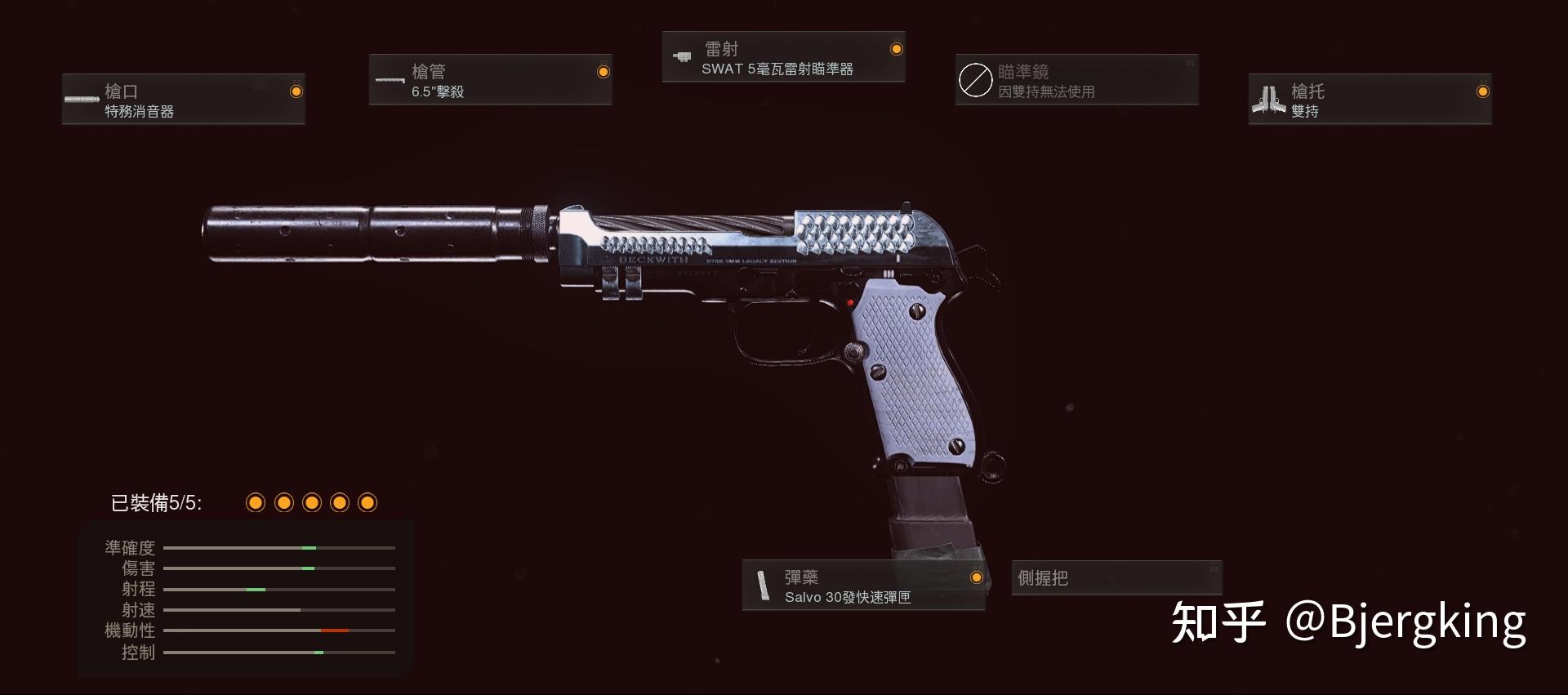Click the disabled 瞄準鏡 optic slot
This screenshot has height=695, width=1568.
pos(1076,80)
